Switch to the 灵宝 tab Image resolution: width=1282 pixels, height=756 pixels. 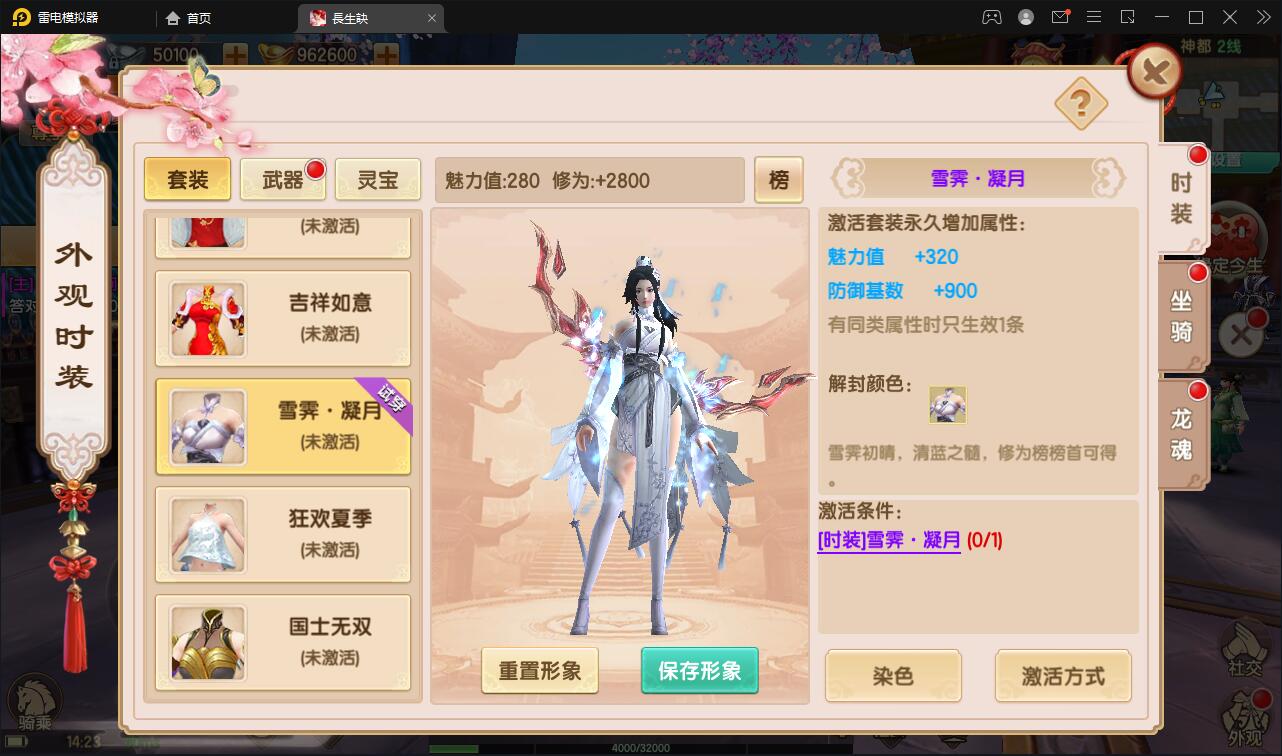377,178
